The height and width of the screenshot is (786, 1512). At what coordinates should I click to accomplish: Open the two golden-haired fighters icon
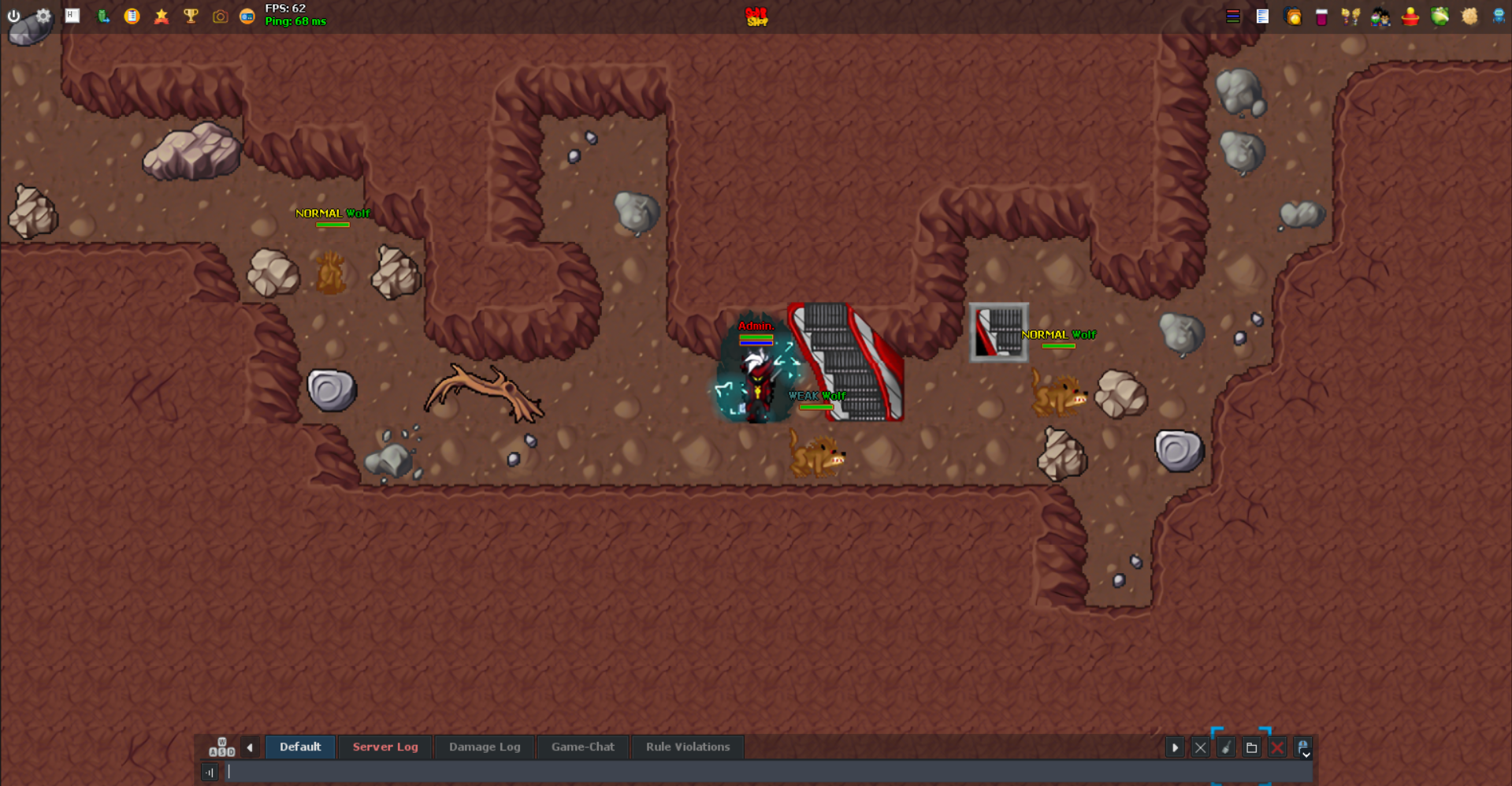(1350, 17)
